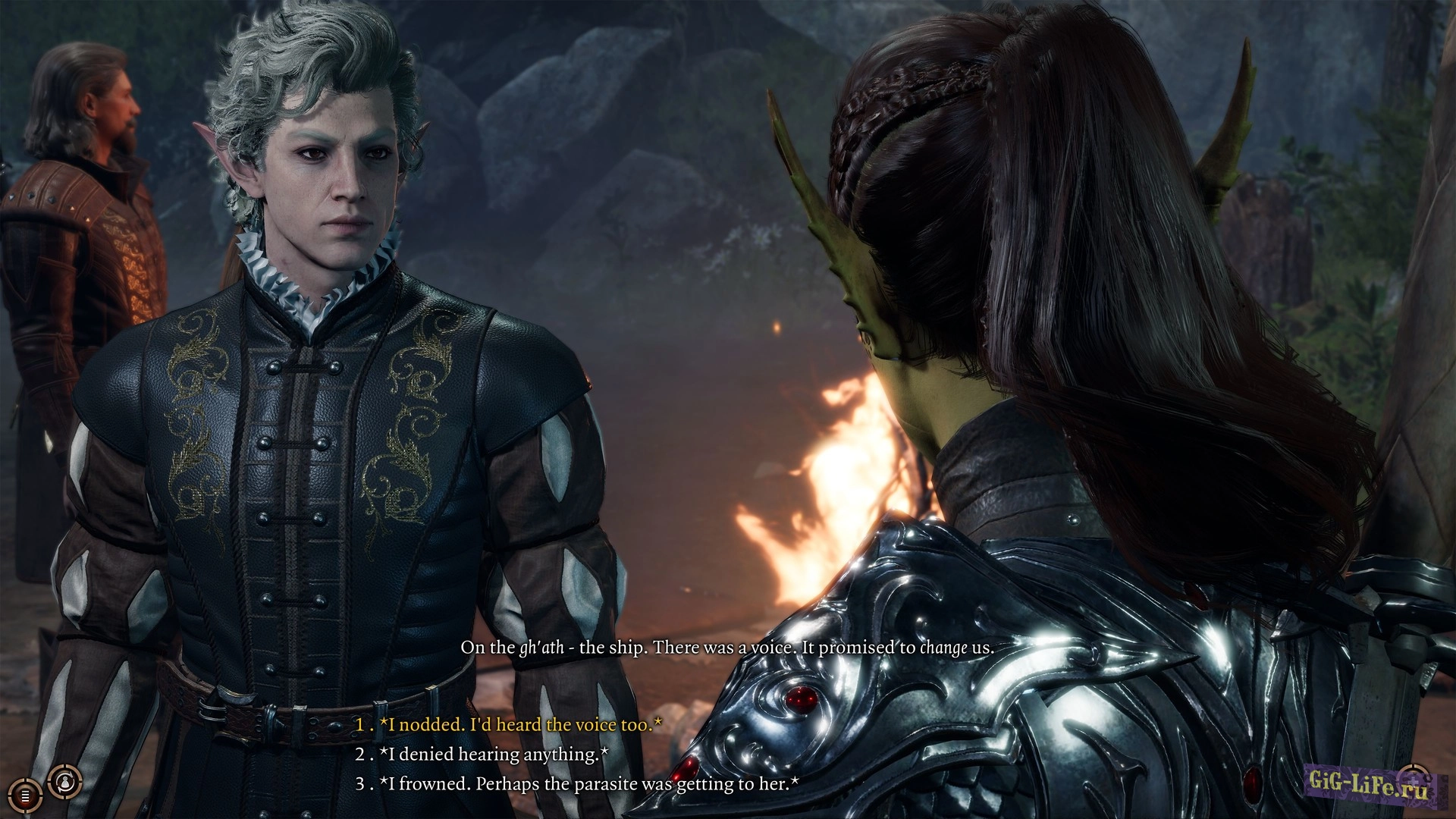1456x819 pixels.
Task: Choose reply "I nodded. I'd heard the voice too."
Action: (x=519, y=725)
